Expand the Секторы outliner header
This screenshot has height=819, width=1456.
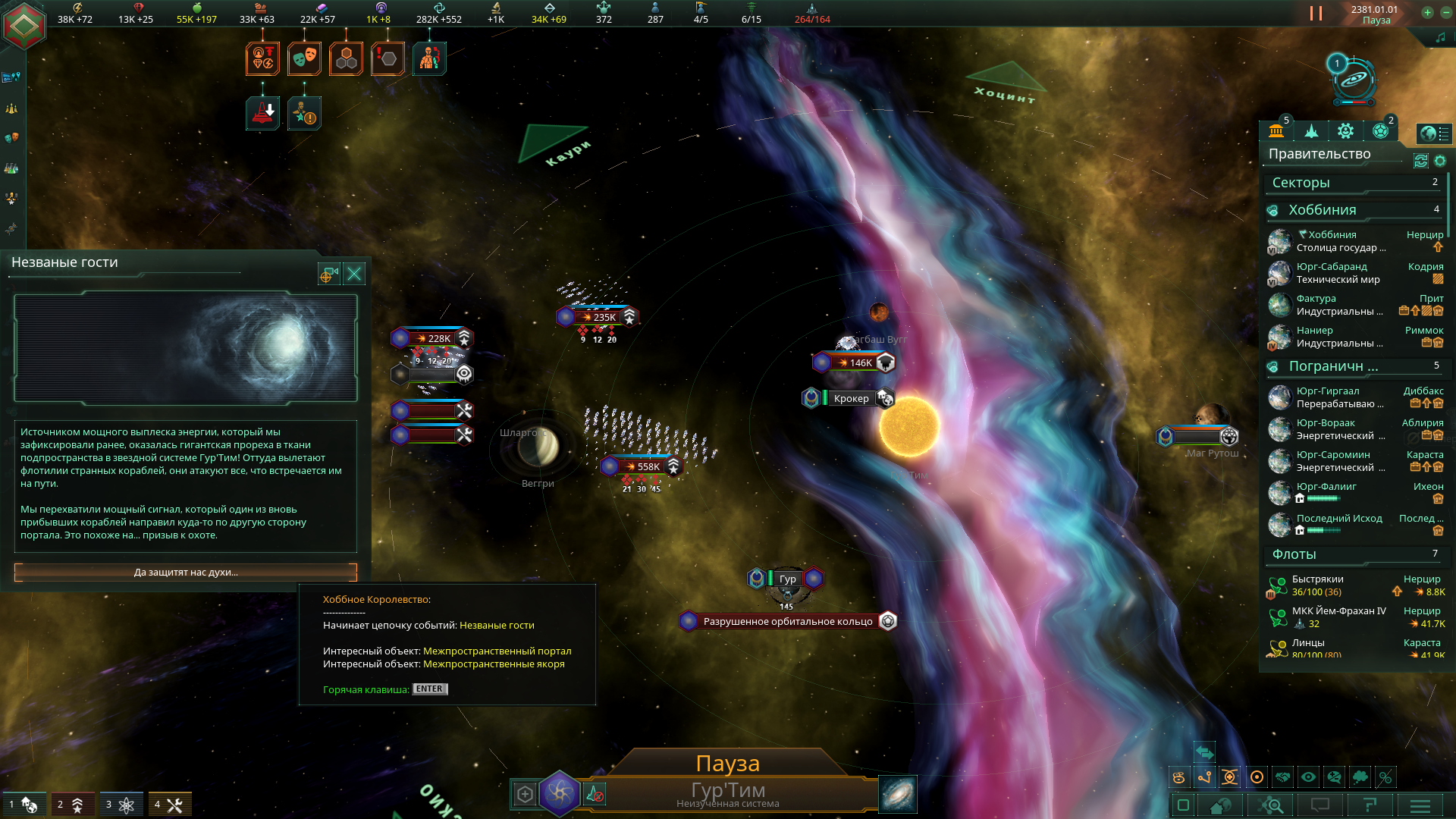[1354, 183]
